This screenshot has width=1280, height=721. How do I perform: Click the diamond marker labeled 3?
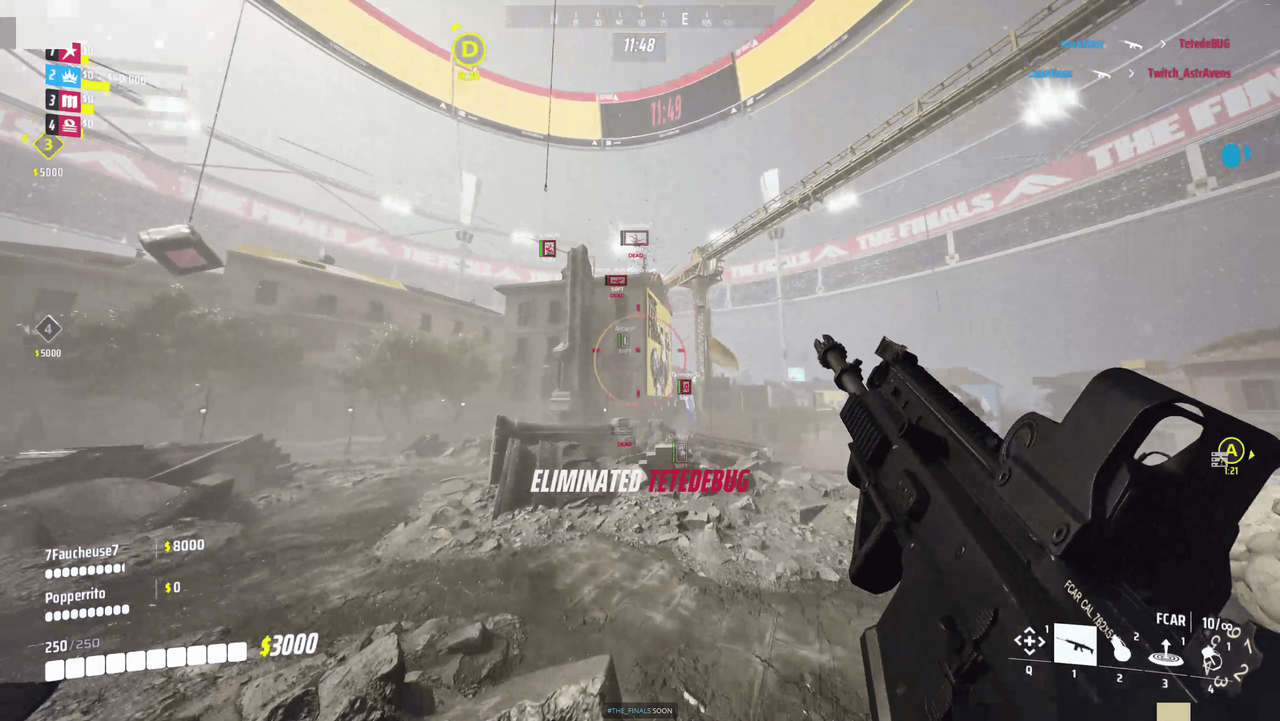47,146
